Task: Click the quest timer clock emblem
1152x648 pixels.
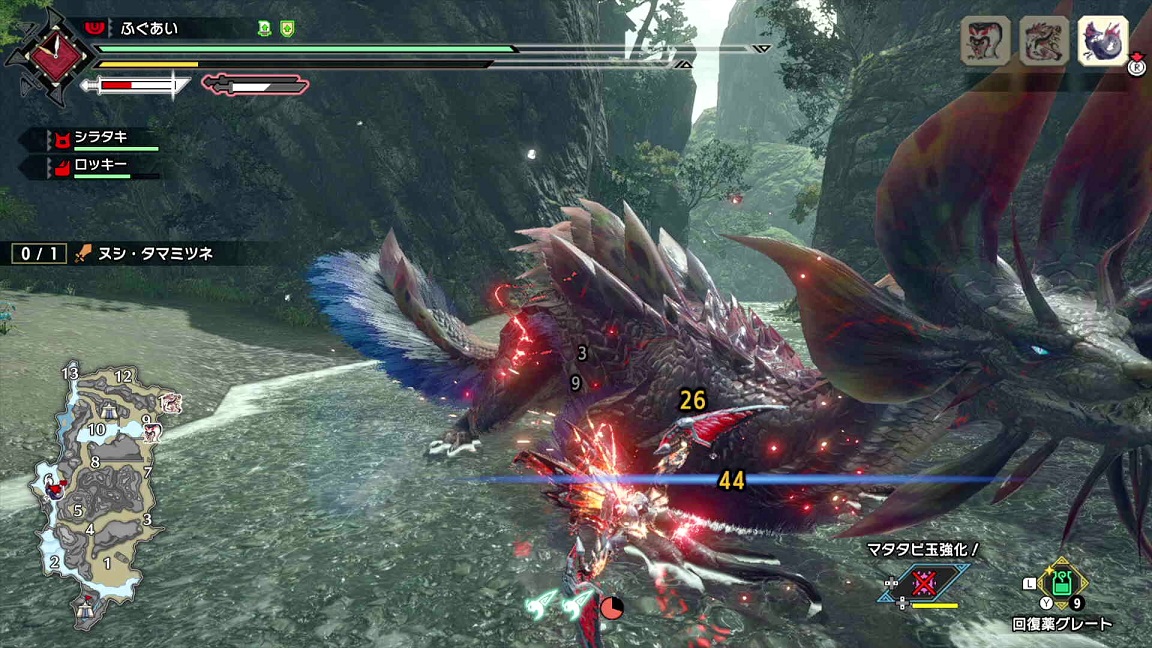Action: (x=49, y=50)
